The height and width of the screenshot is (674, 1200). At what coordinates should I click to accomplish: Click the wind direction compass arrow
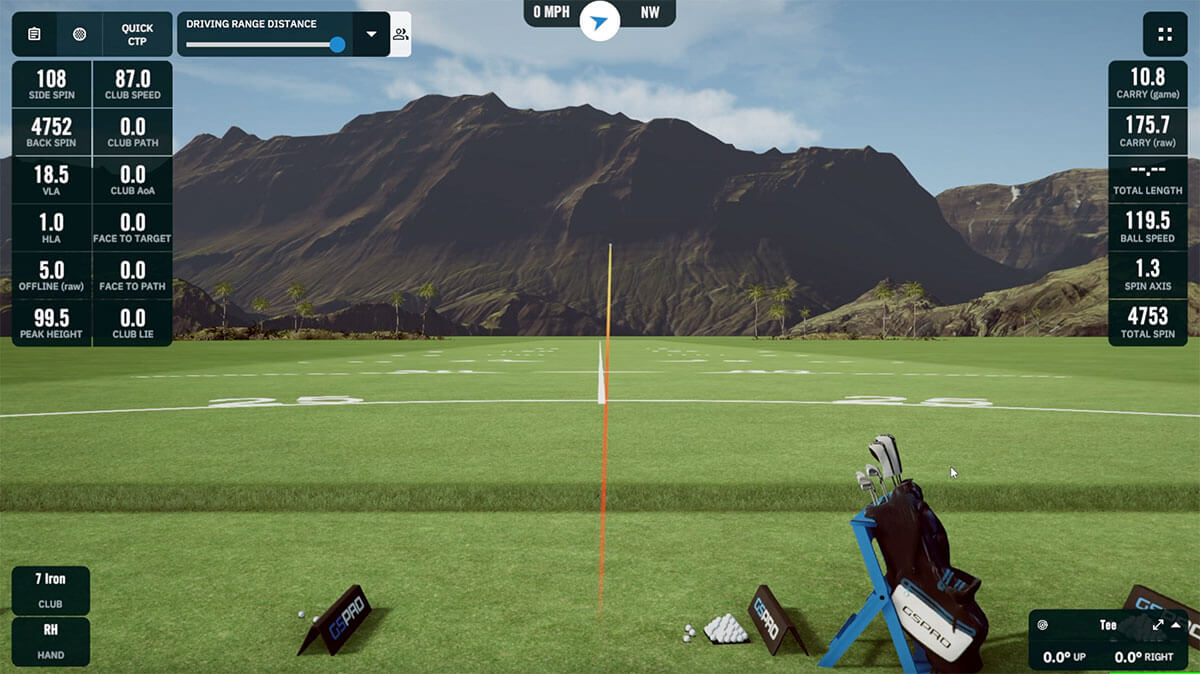pyautogui.click(x=599, y=22)
